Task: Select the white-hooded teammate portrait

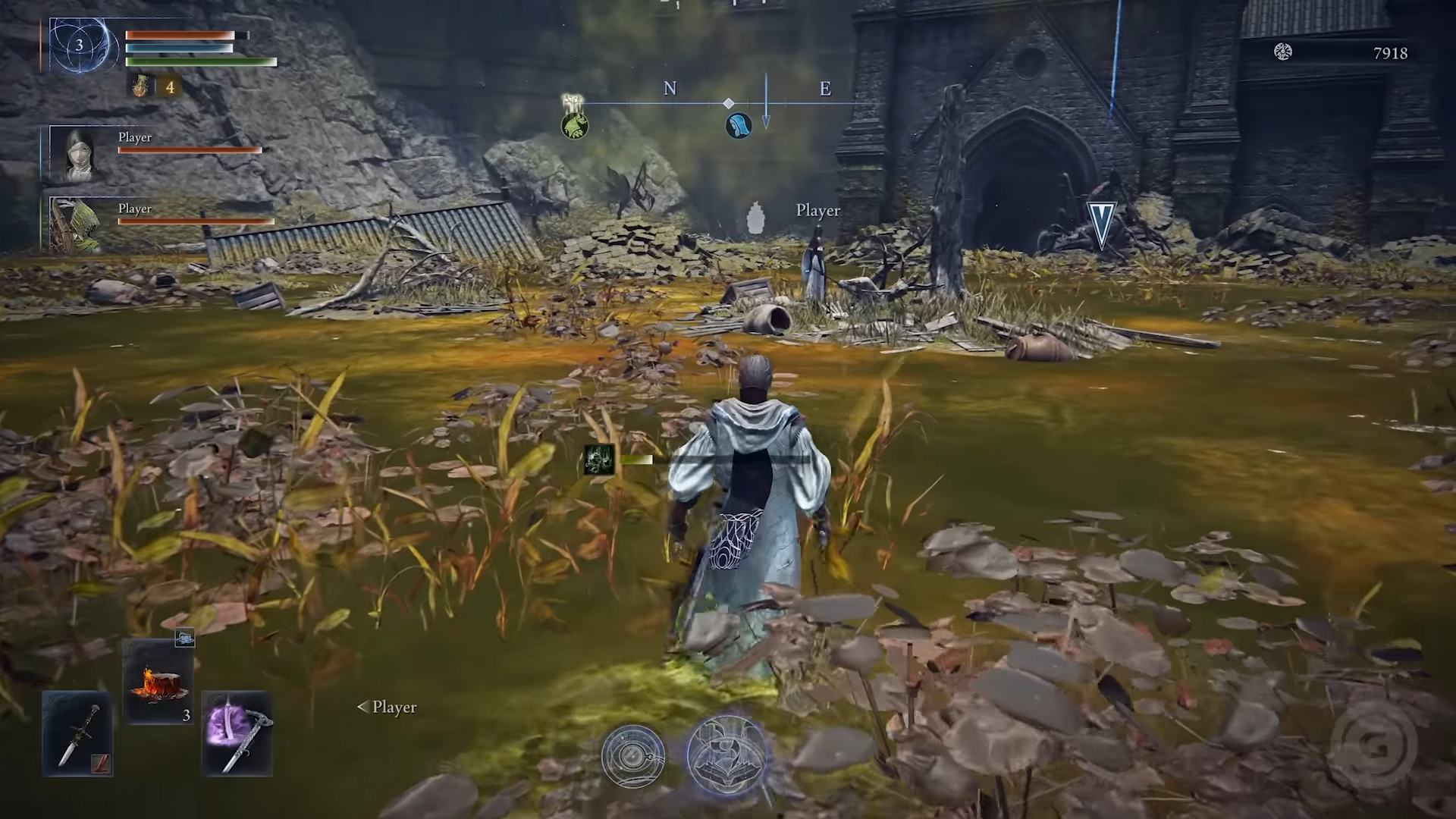Action: (x=80, y=154)
